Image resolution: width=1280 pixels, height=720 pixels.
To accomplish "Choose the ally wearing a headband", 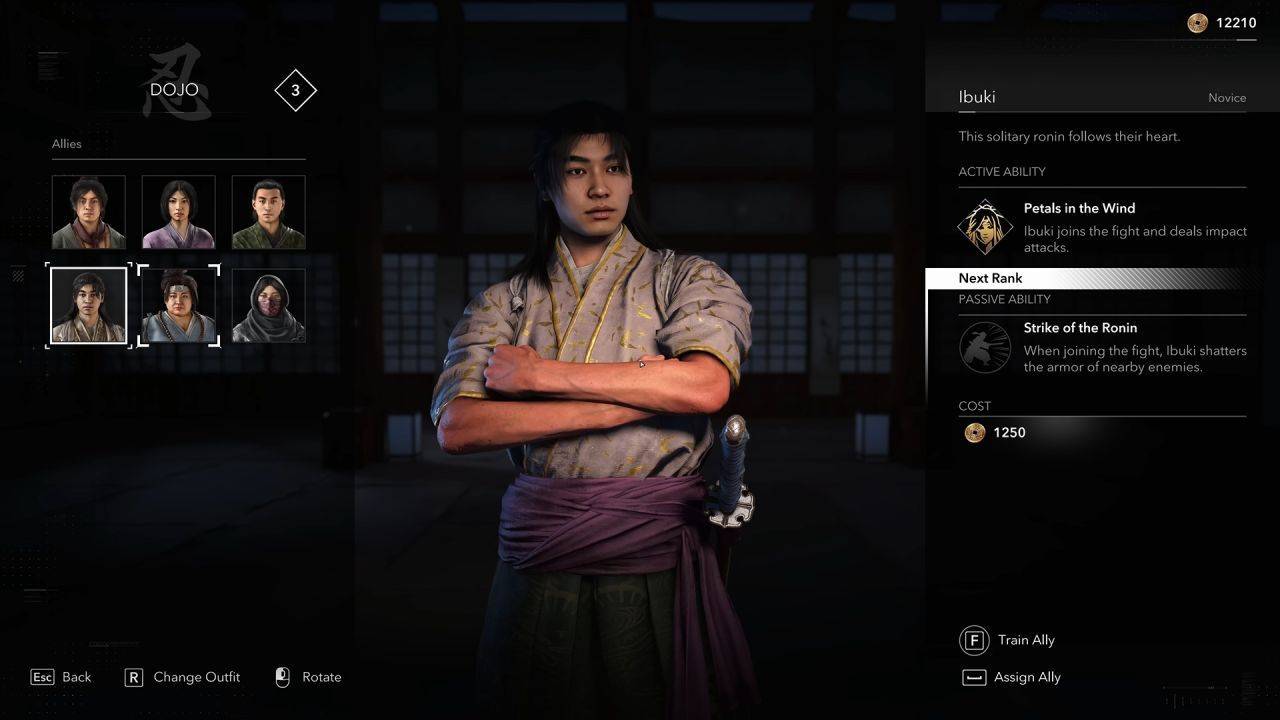I will point(178,305).
